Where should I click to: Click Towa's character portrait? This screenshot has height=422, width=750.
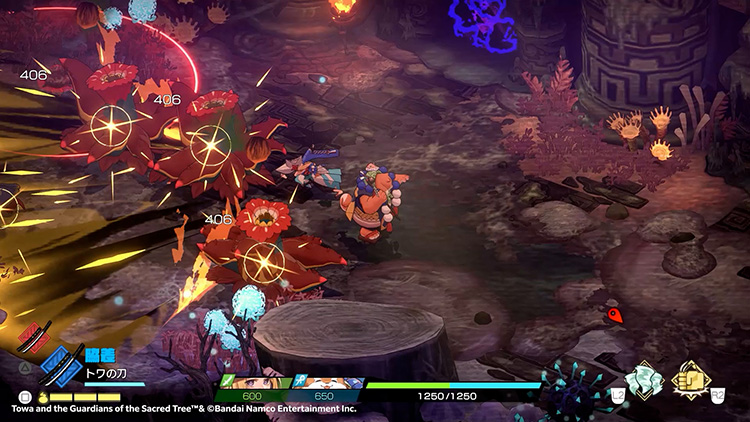pyautogui.click(x=252, y=384)
